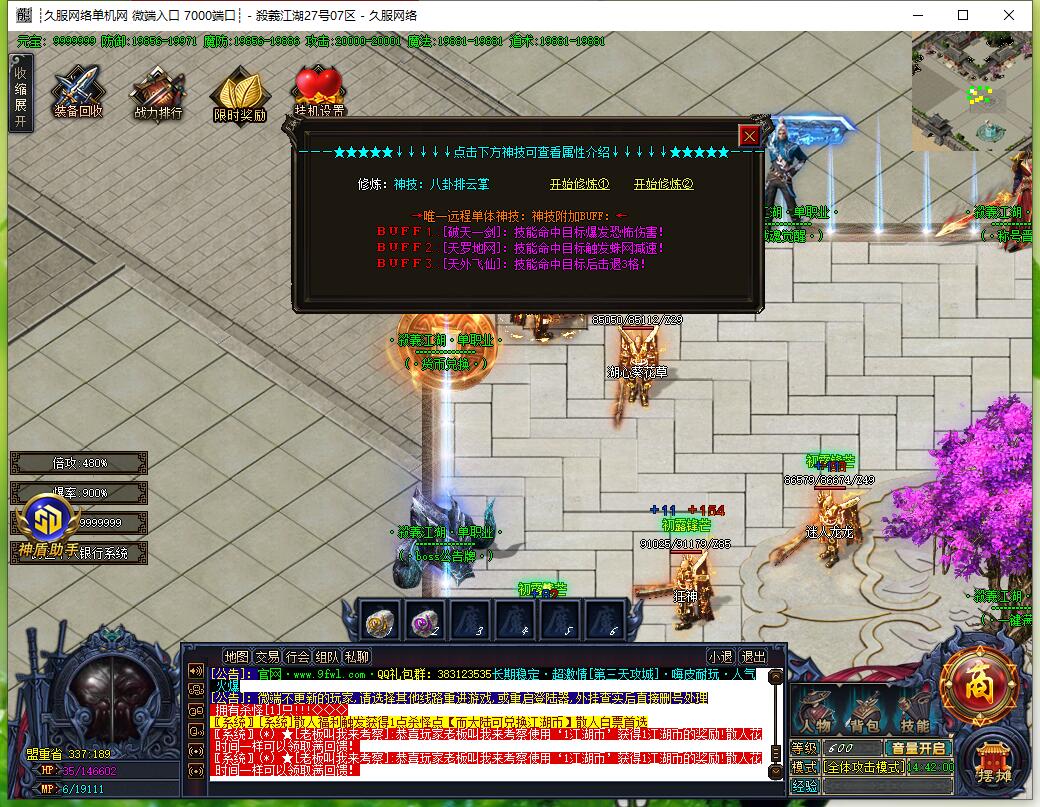Image resolution: width=1040 pixels, height=807 pixels.
Task: Open the 交易 trade button
Action: [x=267, y=657]
